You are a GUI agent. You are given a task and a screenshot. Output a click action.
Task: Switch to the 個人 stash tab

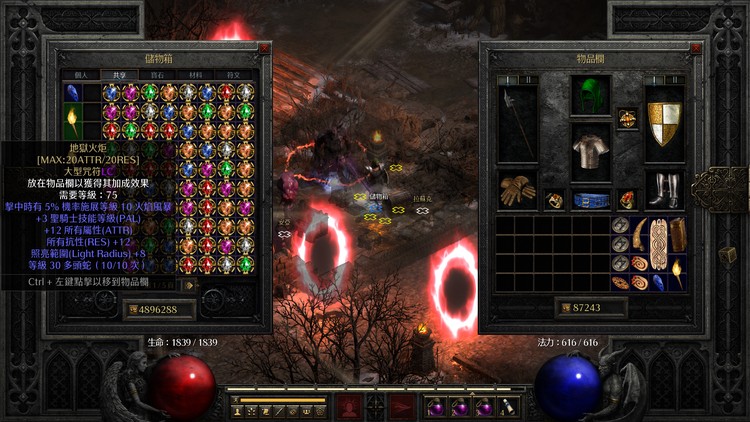[x=81, y=74]
